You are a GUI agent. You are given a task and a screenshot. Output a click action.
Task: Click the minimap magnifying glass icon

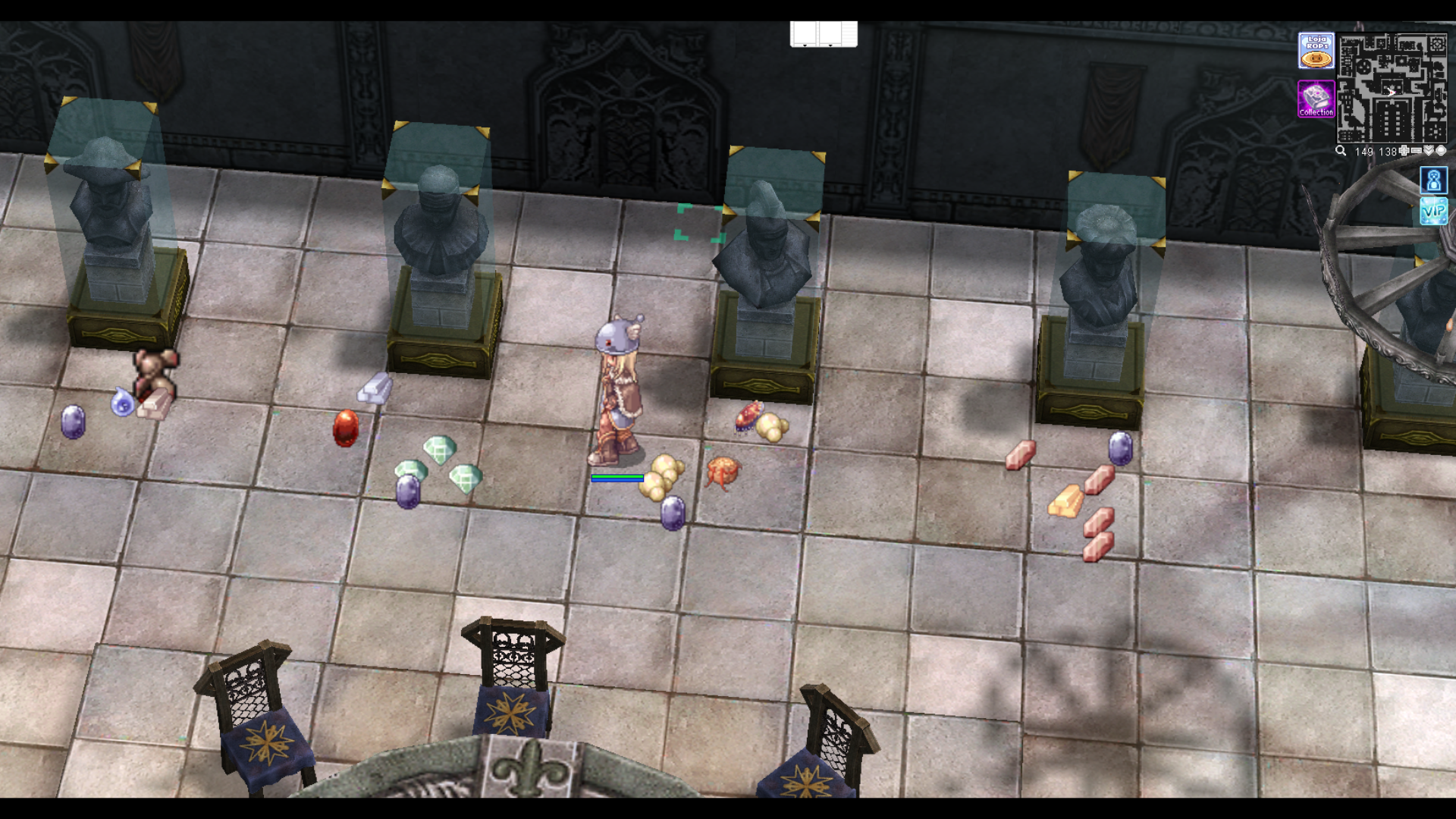[x=1341, y=151]
